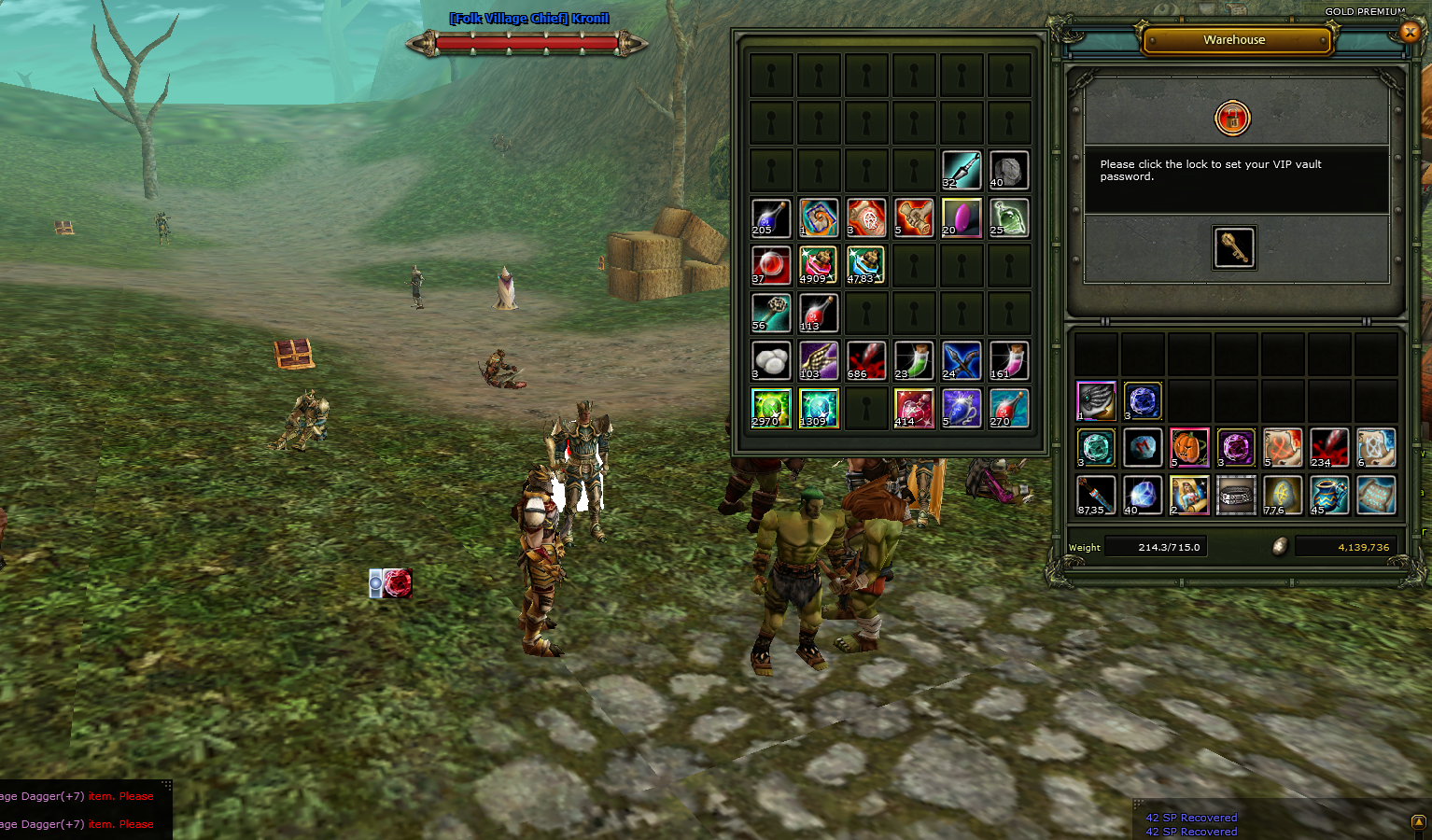This screenshot has height=840, width=1432.
Task: Pick the red orb stack of 37
Action: [x=771, y=265]
